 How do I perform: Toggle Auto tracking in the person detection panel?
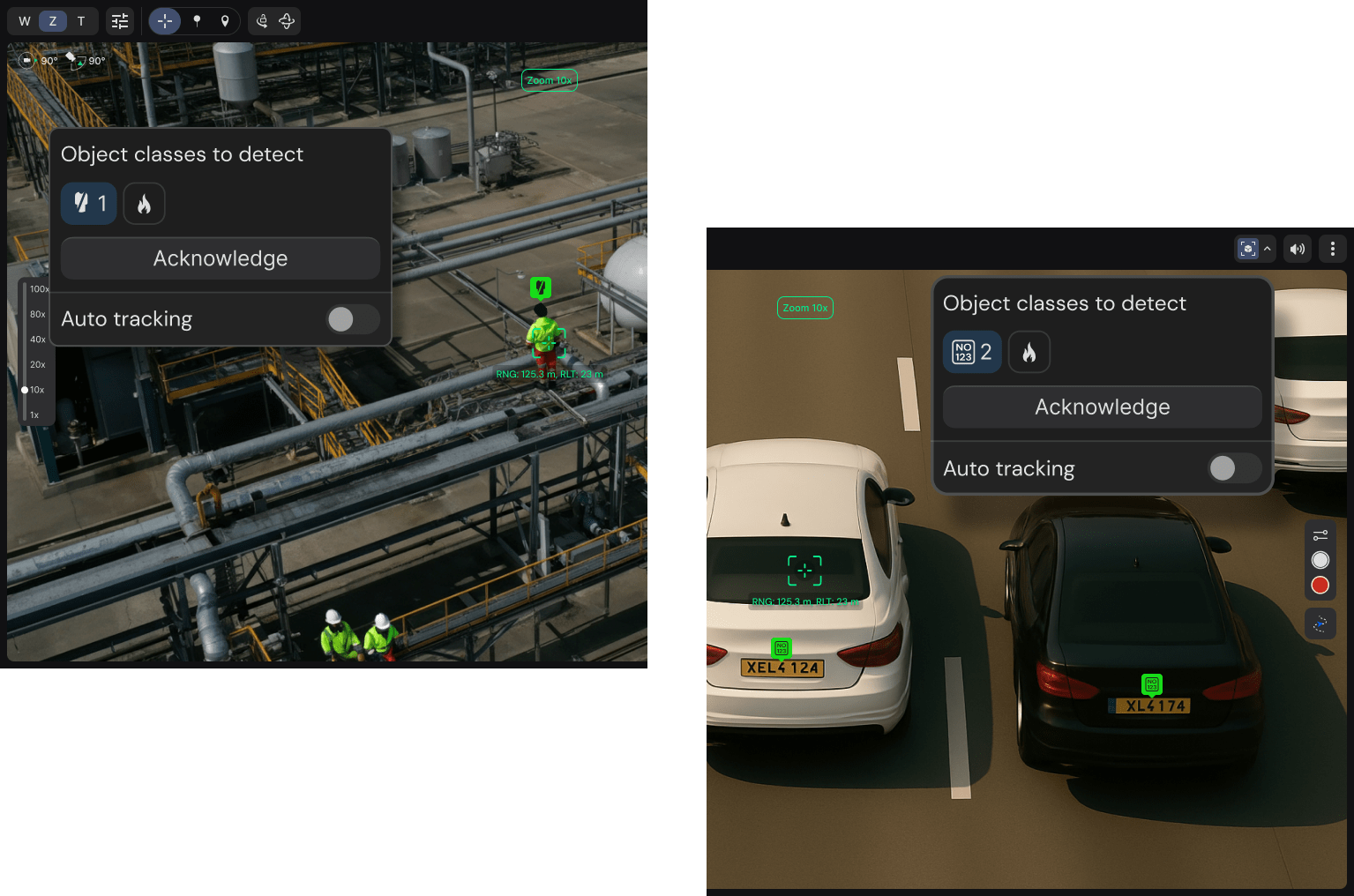tap(352, 319)
